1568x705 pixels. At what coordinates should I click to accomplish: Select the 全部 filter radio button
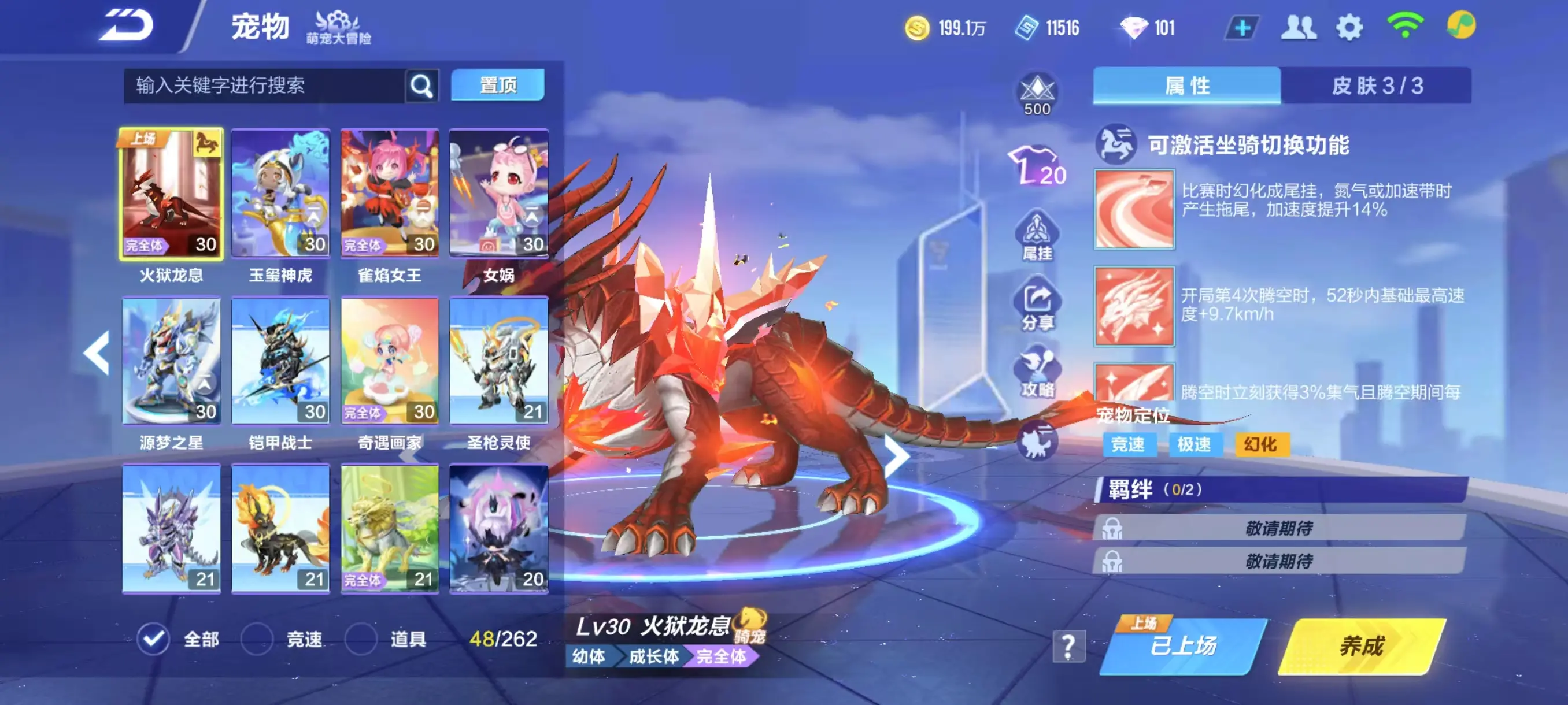(154, 639)
